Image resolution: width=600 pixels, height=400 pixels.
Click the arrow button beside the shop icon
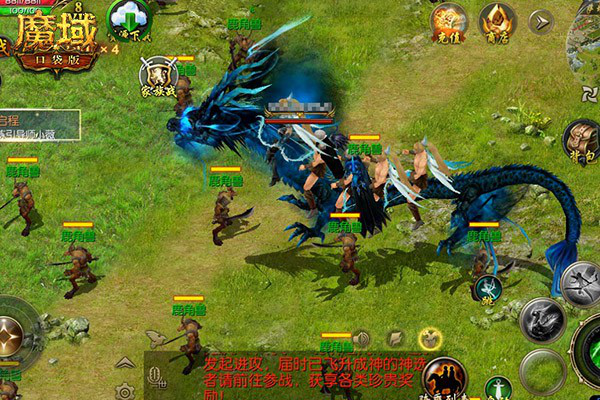541,21
